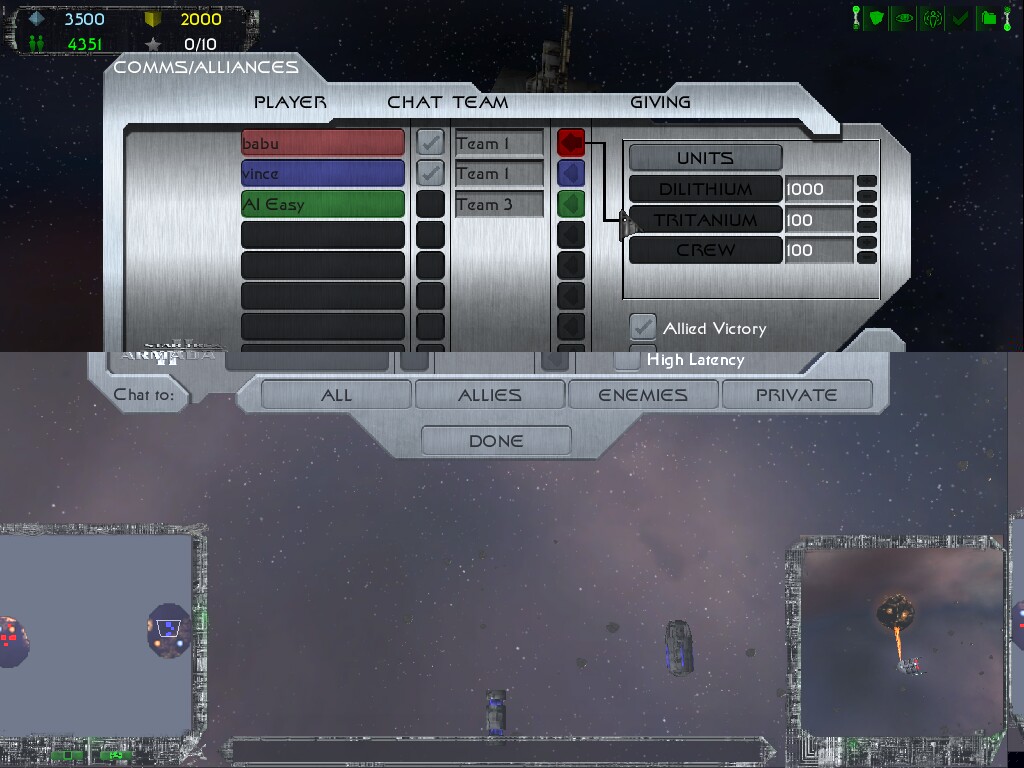Viewport: 1024px width, 768px height.
Task: Toggle chat checkbox for player babu
Action: click(430, 143)
